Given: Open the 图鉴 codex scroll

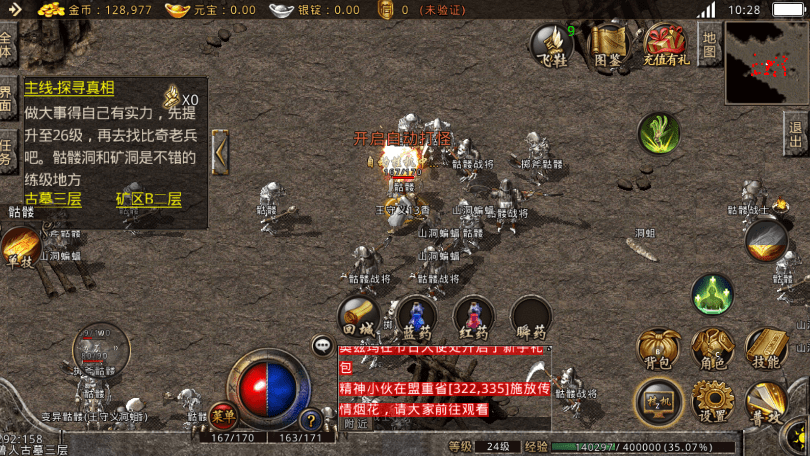Looking at the screenshot, I should [x=608, y=43].
